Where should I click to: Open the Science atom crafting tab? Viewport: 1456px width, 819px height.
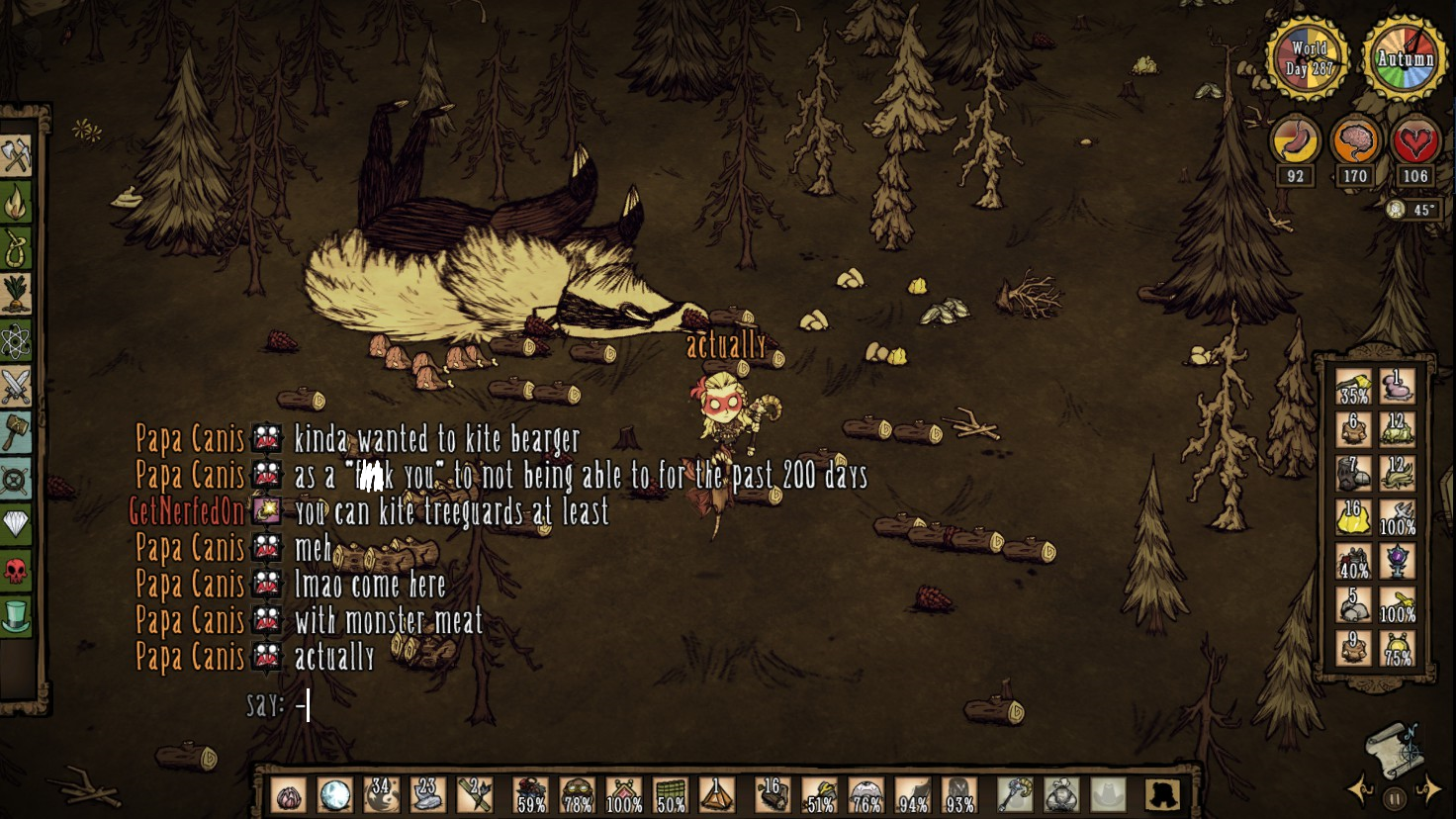(17, 340)
